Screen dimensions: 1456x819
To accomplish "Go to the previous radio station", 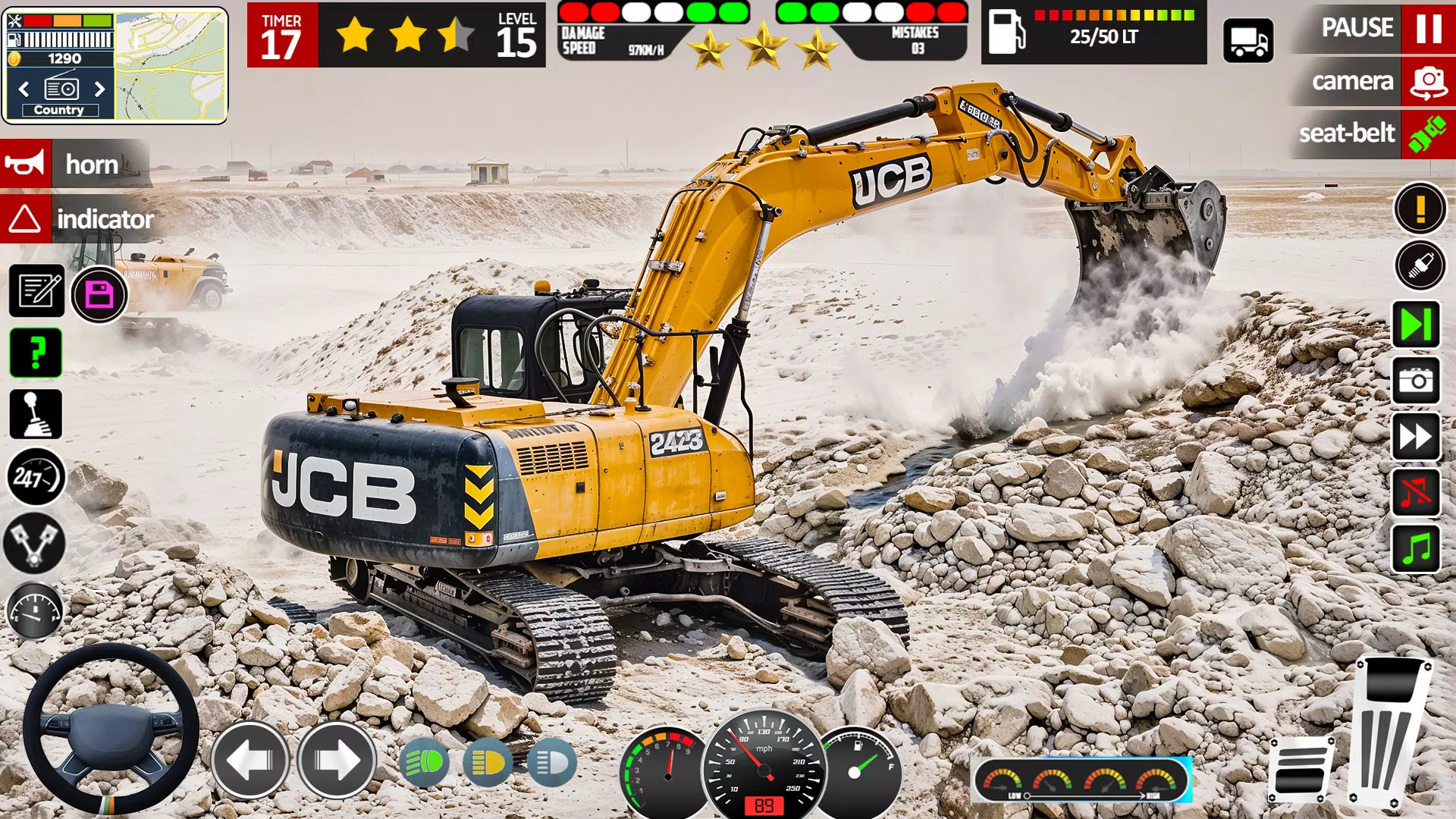I will click(x=25, y=89).
